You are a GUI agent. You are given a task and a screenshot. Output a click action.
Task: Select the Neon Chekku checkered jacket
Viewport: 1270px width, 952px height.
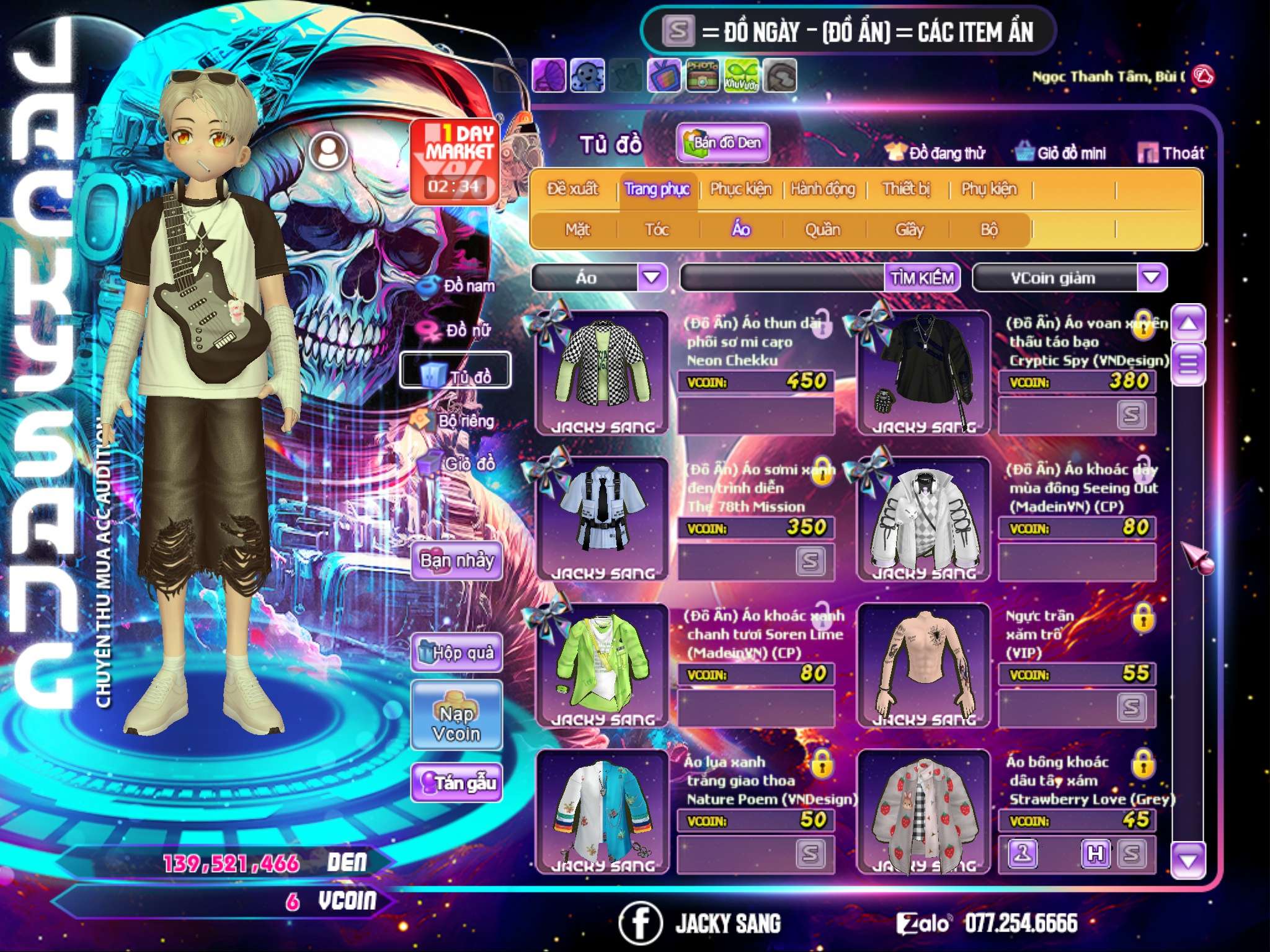(602, 373)
